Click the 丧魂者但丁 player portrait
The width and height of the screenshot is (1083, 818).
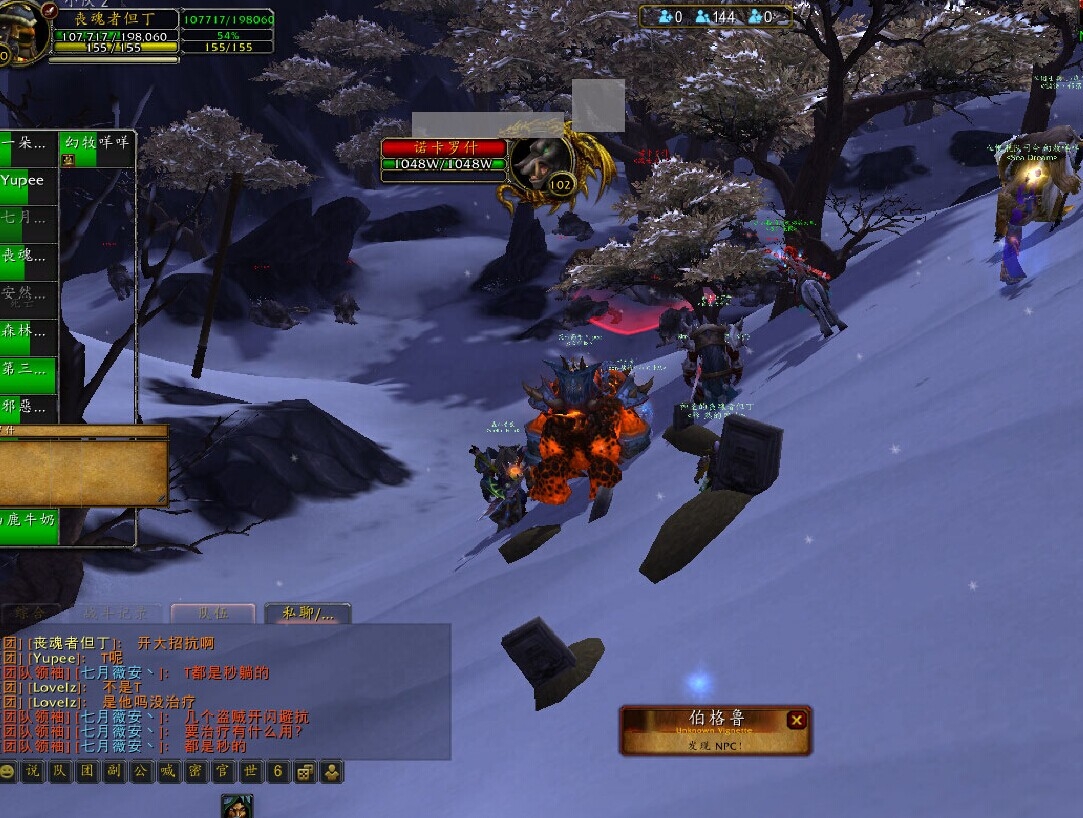coord(20,33)
